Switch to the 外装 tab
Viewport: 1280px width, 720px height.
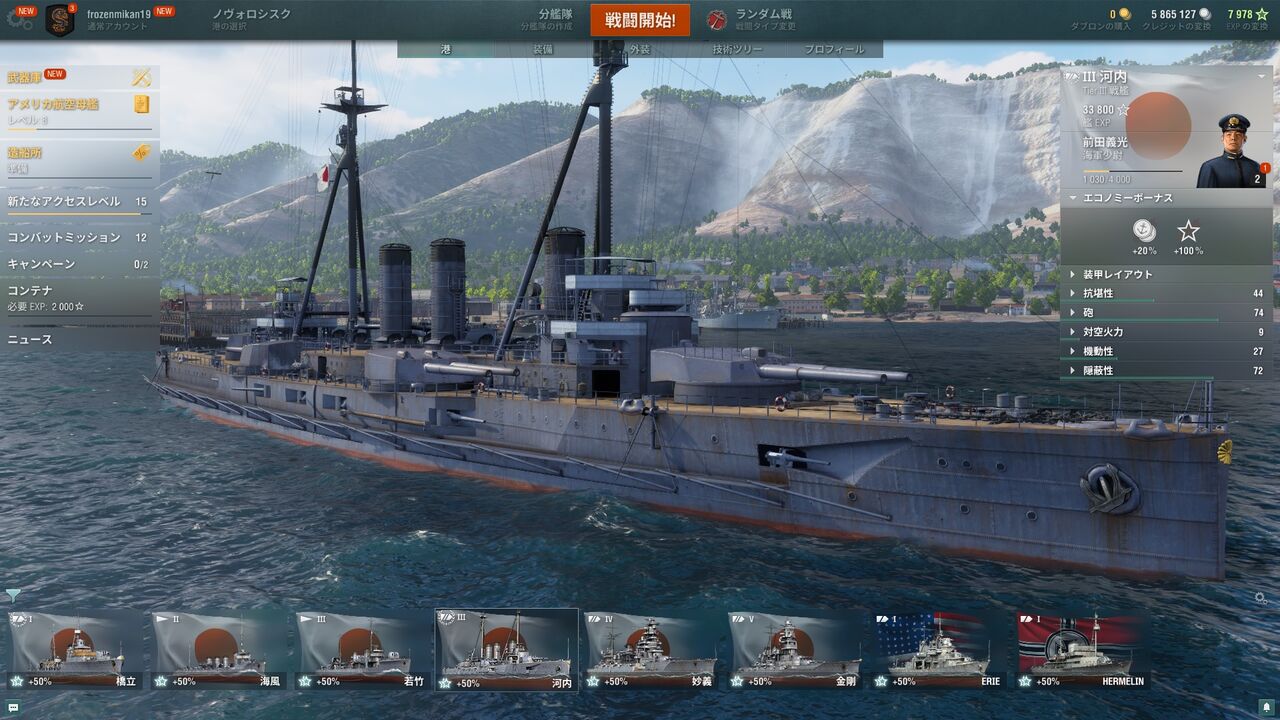click(x=640, y=49)
